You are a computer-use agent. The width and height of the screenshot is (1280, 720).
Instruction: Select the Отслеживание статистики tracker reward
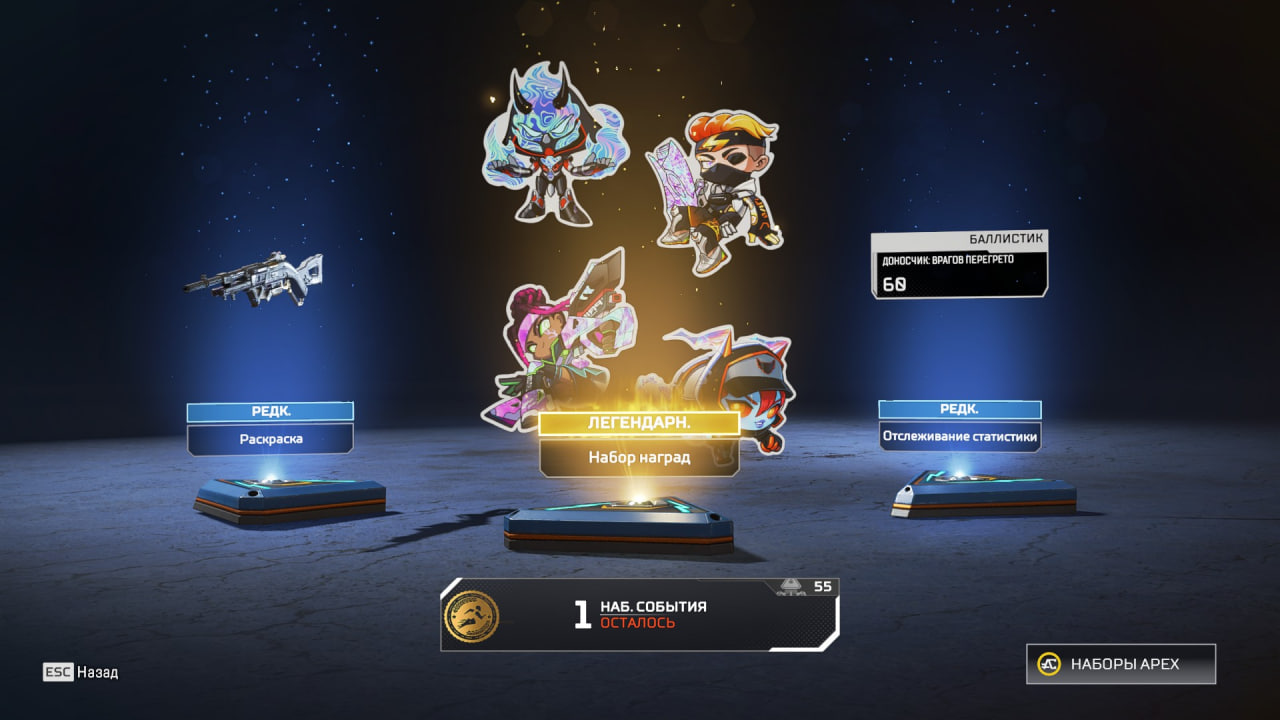point(959,436)
